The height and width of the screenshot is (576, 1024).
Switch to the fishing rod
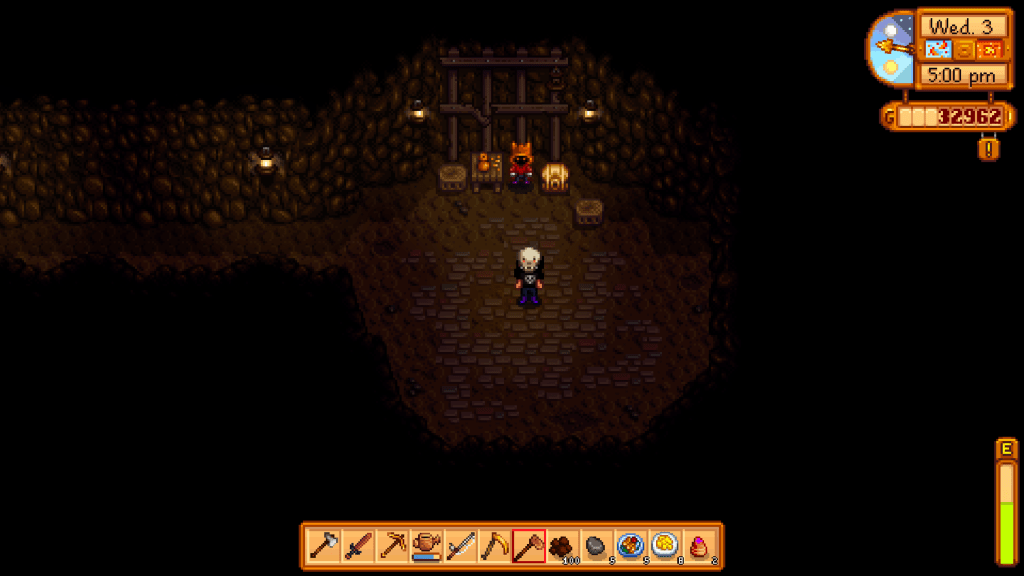[461, 546]
